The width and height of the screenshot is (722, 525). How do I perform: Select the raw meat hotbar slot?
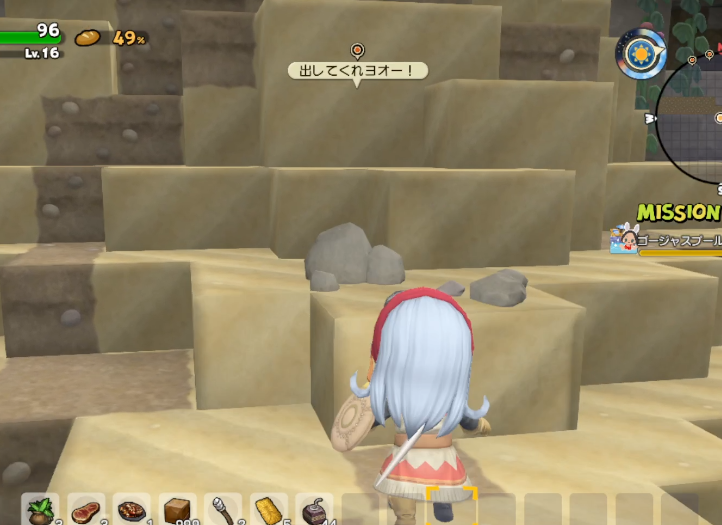(86, 510)
